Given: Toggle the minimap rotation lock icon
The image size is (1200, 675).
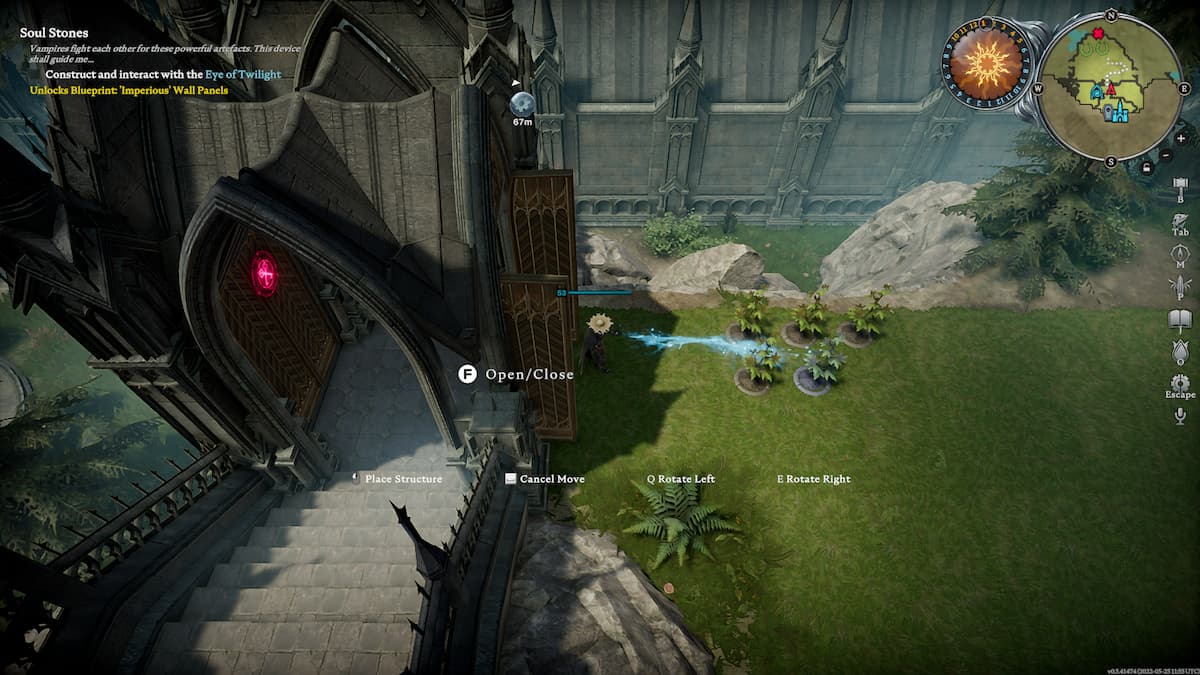Looking at the screenshot, I should [x=1146, y=167].
